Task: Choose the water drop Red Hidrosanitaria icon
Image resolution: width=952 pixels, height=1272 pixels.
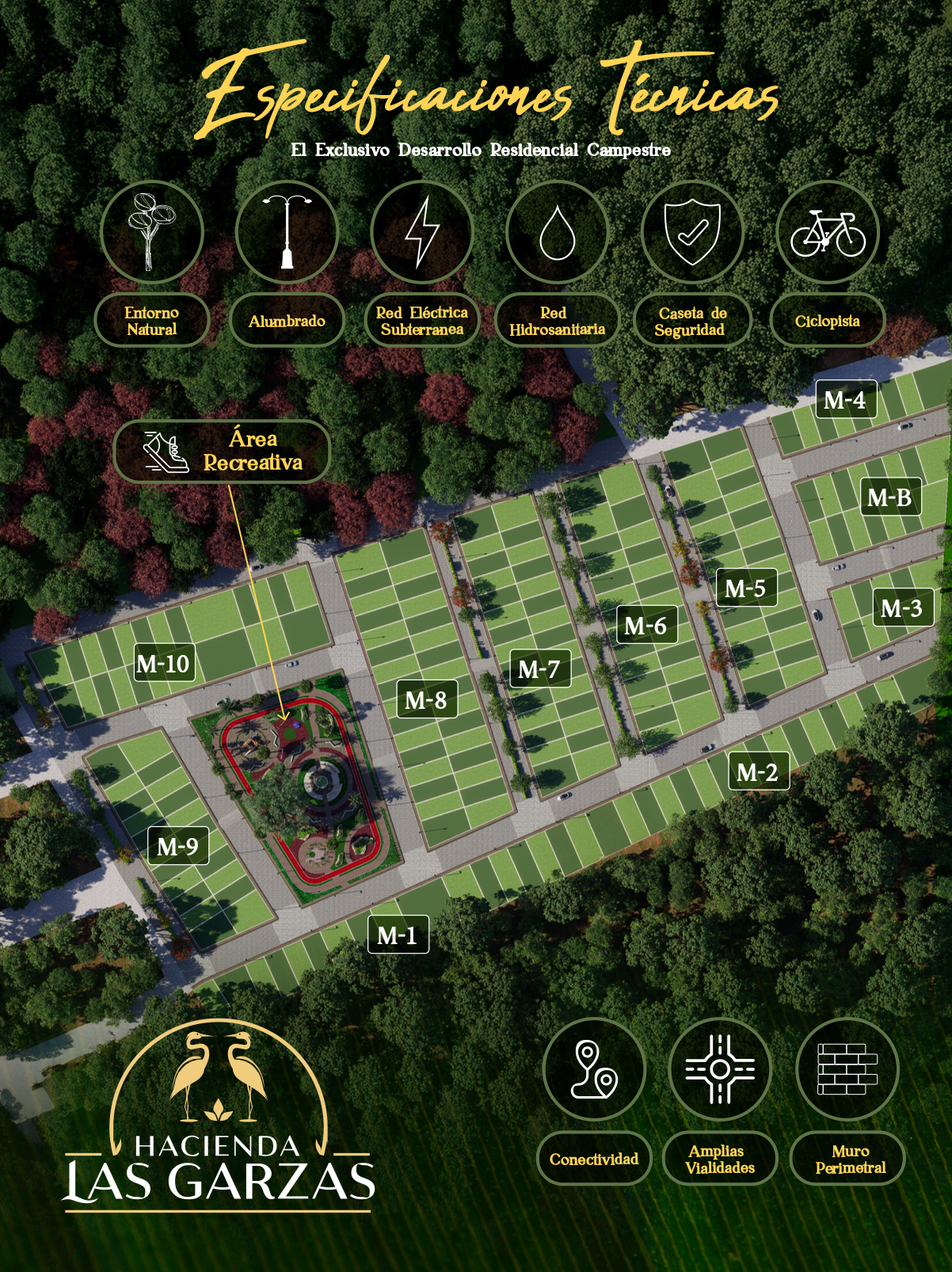Action: point(557,232)
